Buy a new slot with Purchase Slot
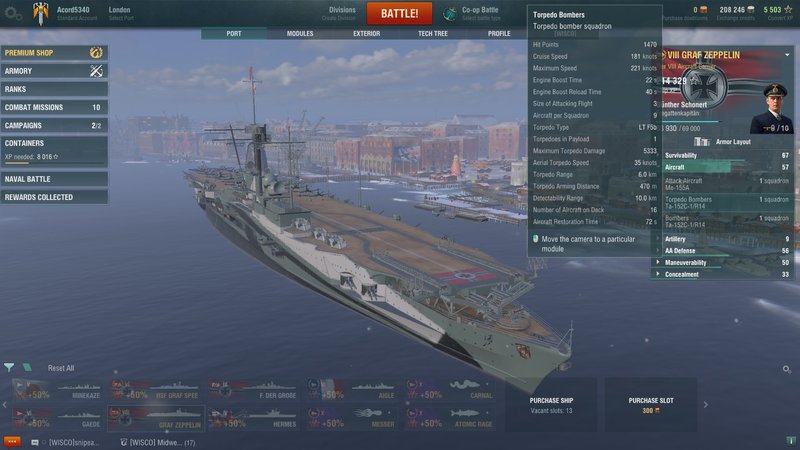This screenshot has width=800, height=450. (651, 404)
